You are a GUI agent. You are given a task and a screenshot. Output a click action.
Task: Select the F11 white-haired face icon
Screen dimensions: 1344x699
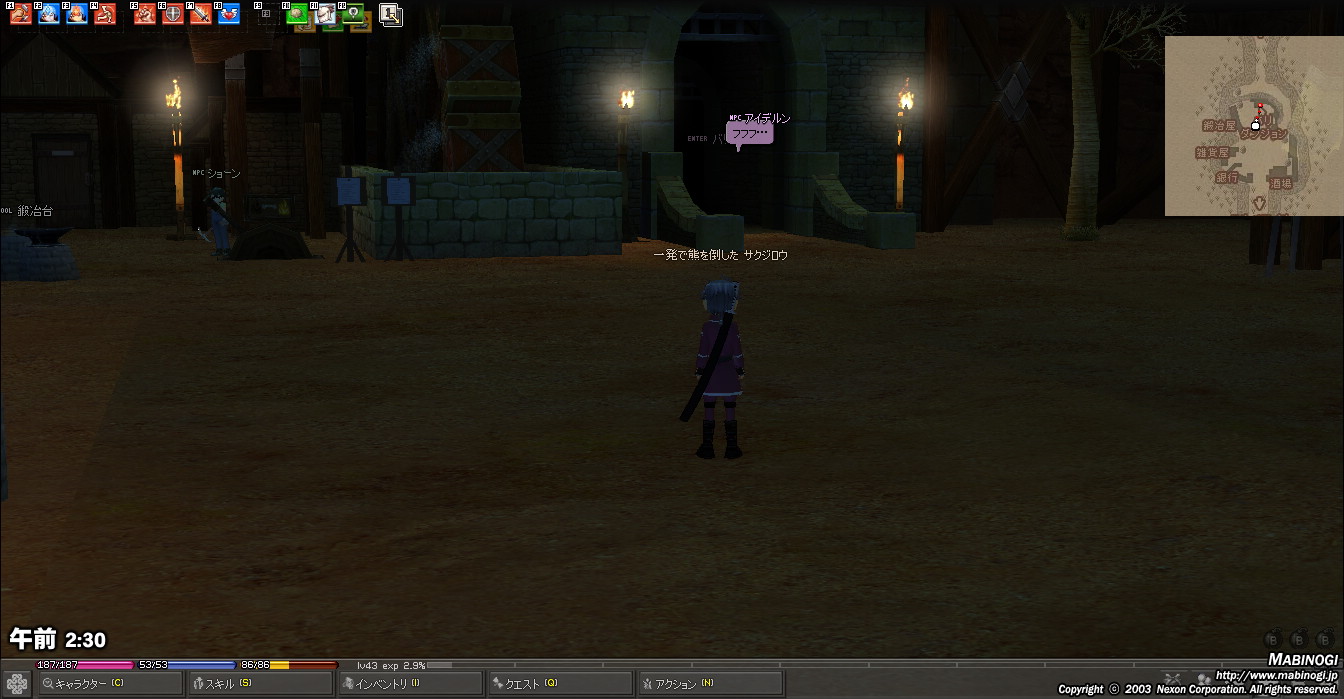(x=325, y=14)
